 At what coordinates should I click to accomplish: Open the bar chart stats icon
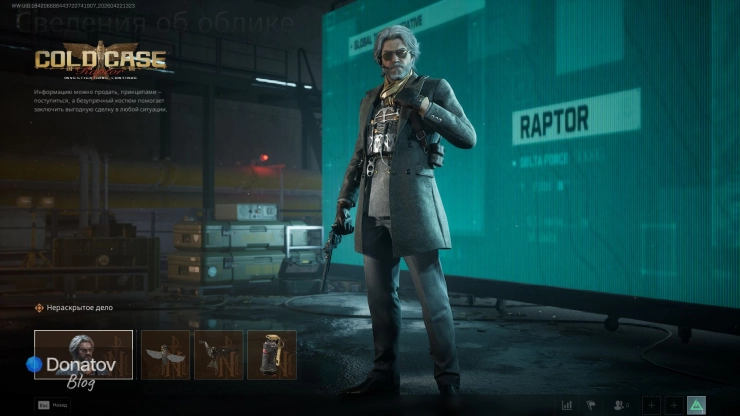(568, 405)
